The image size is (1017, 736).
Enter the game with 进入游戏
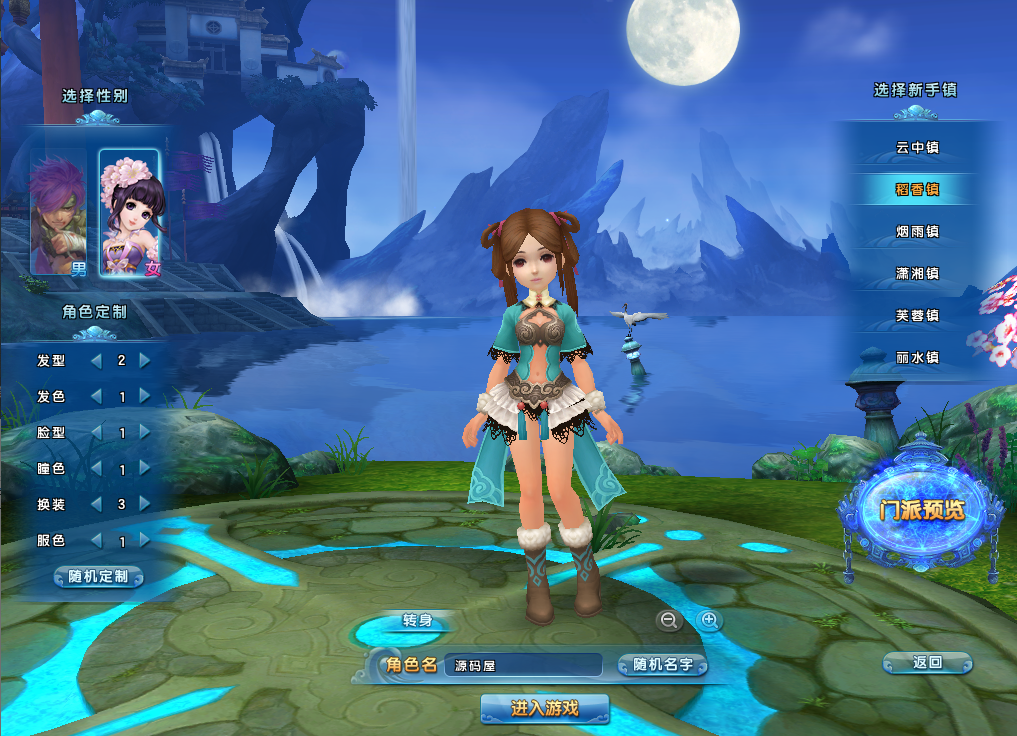[x=544, y=708]
